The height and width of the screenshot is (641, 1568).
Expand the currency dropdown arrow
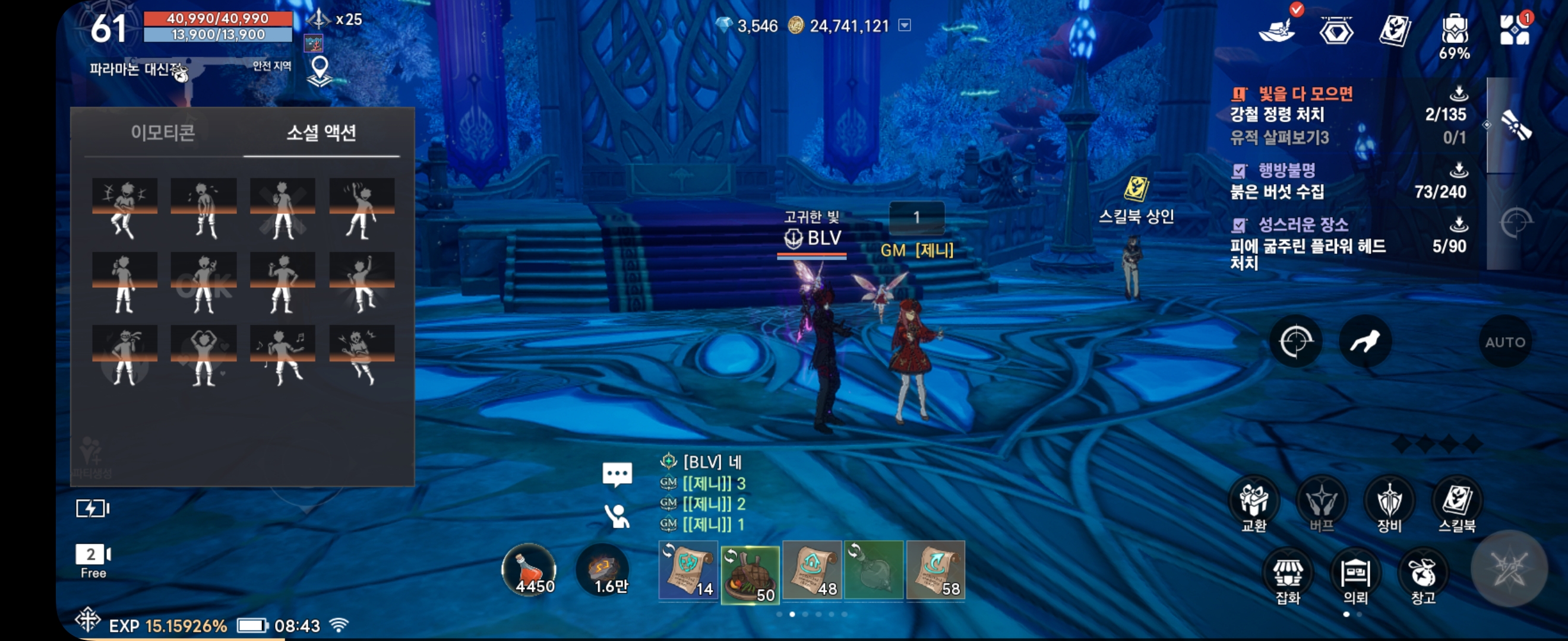click(905, 26)
